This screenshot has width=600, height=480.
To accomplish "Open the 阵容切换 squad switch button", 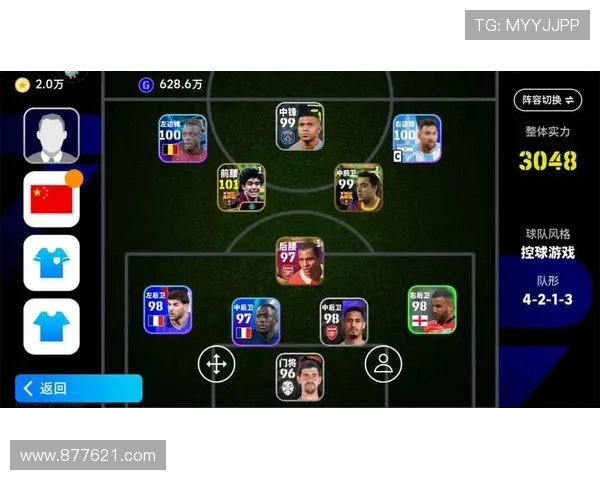I will point(547,100).
